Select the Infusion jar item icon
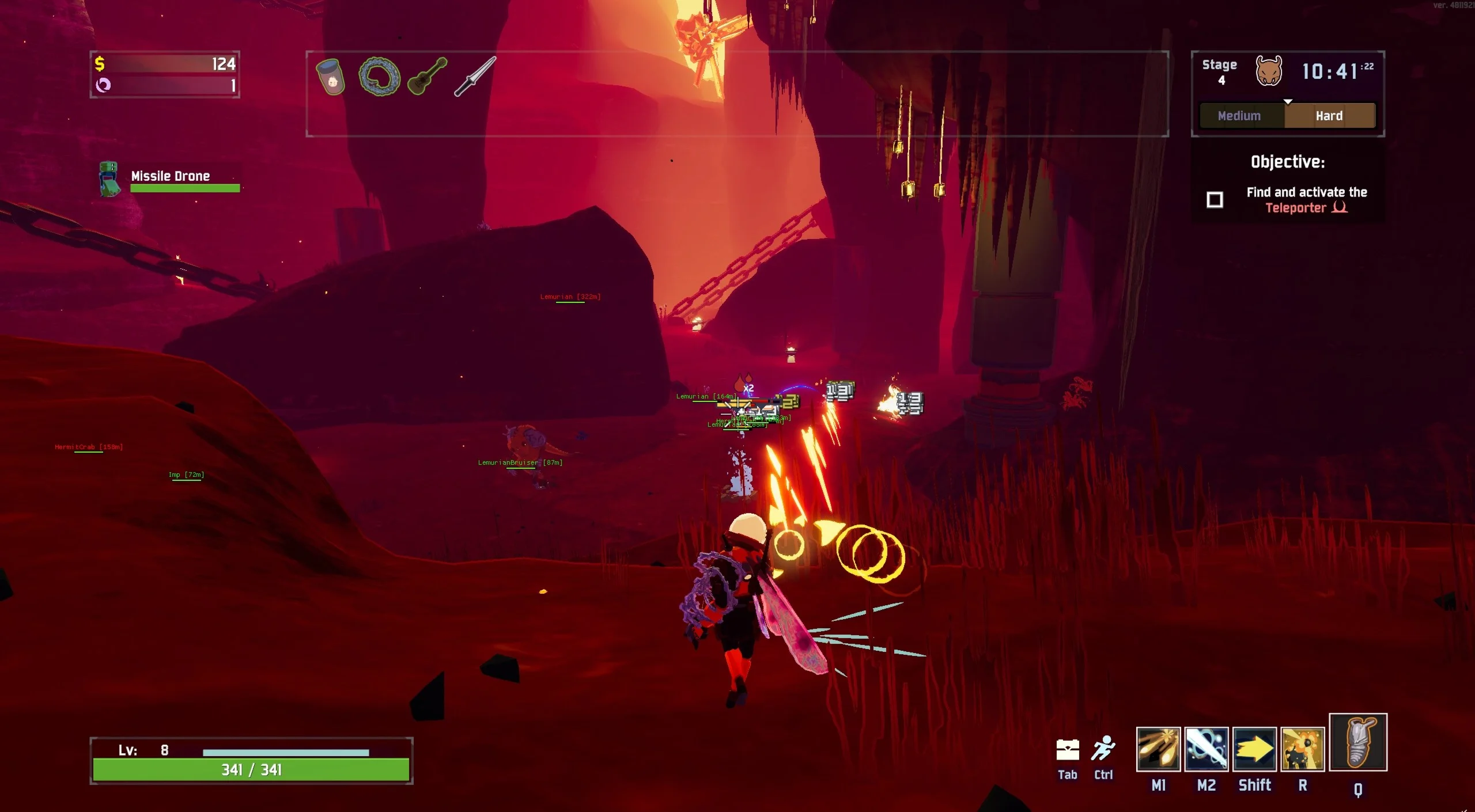Image resolution: width=1475 pixels, height=812 pixels. tap(331, 77)
